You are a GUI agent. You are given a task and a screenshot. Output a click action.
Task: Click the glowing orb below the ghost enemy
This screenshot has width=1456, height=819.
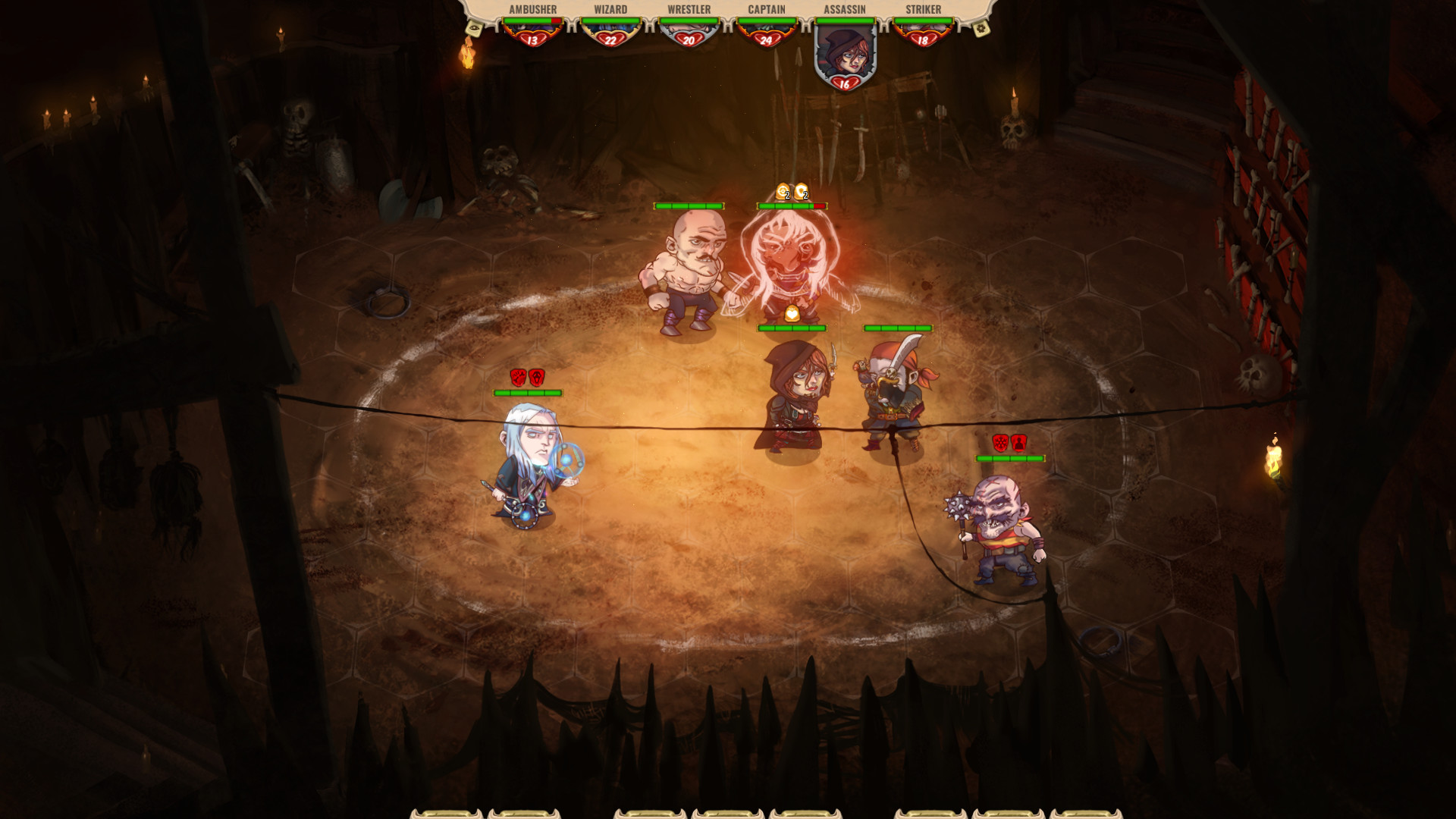[792, 312]
